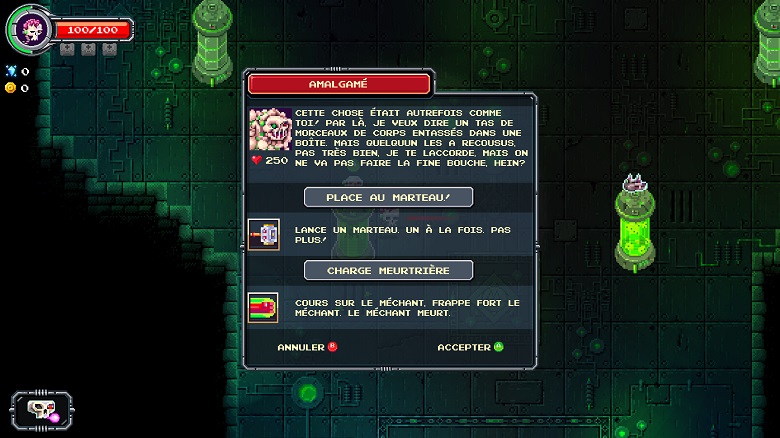Click the hammer throw ability icon
Viewport: 780px width, 438px height.
click(x=264, y=234)
